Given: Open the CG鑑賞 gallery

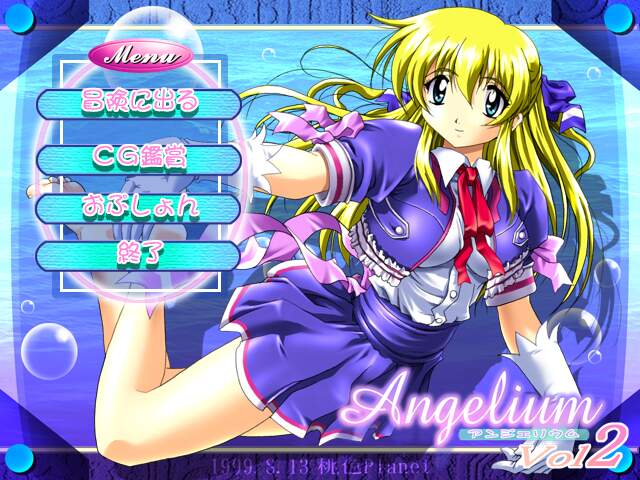Looking at the screenshot, I should click(138, 158).
